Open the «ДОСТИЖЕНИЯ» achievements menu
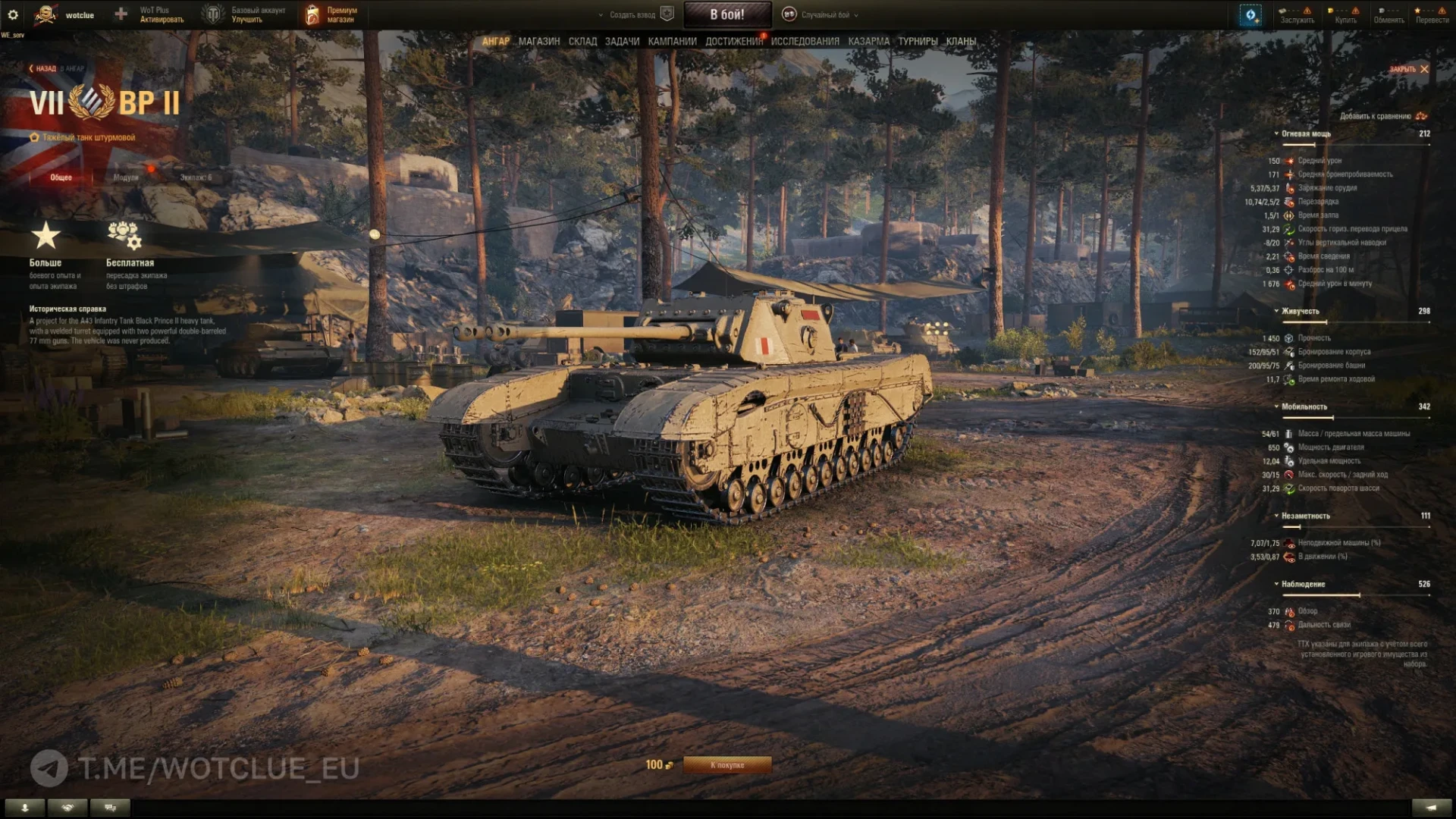The height and width of the screenshot is (819, 1456). [733, 41]
